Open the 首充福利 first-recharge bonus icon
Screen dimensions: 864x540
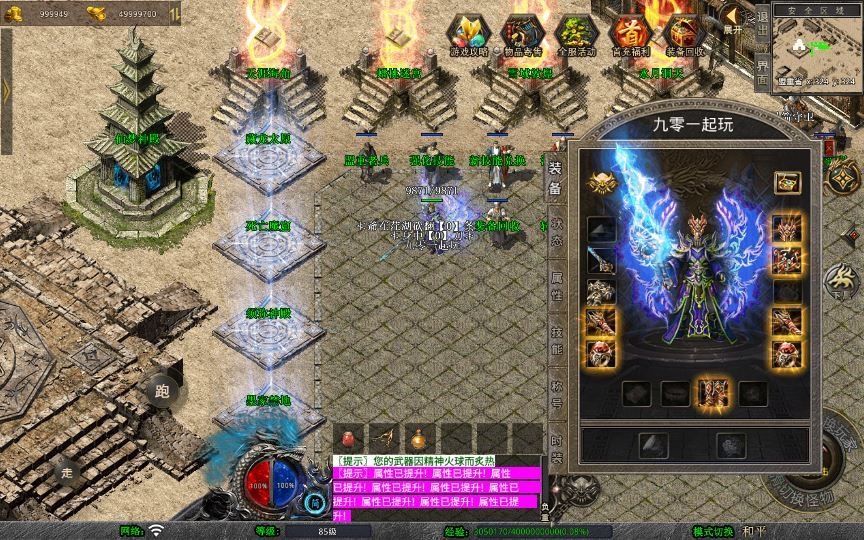630,34
